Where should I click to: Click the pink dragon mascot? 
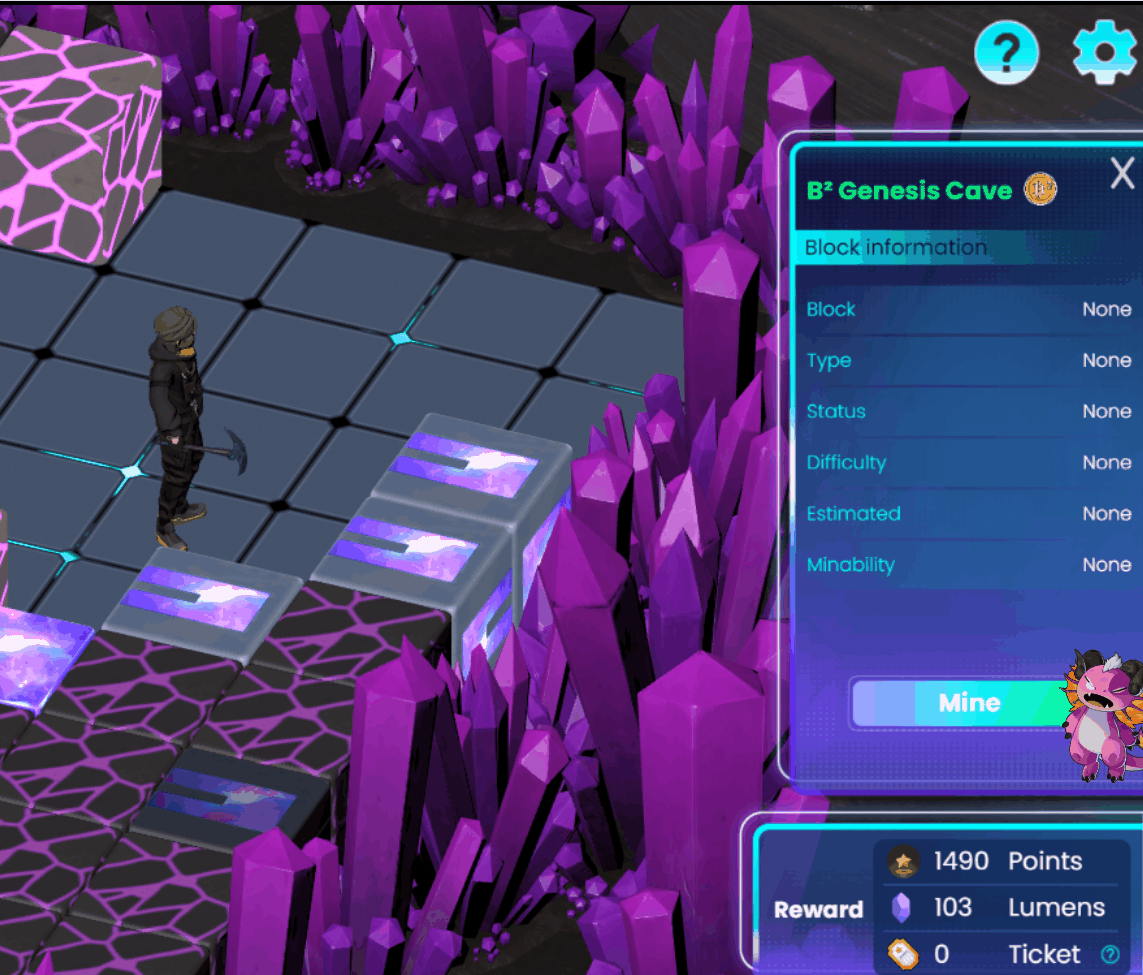(1103, 713)
